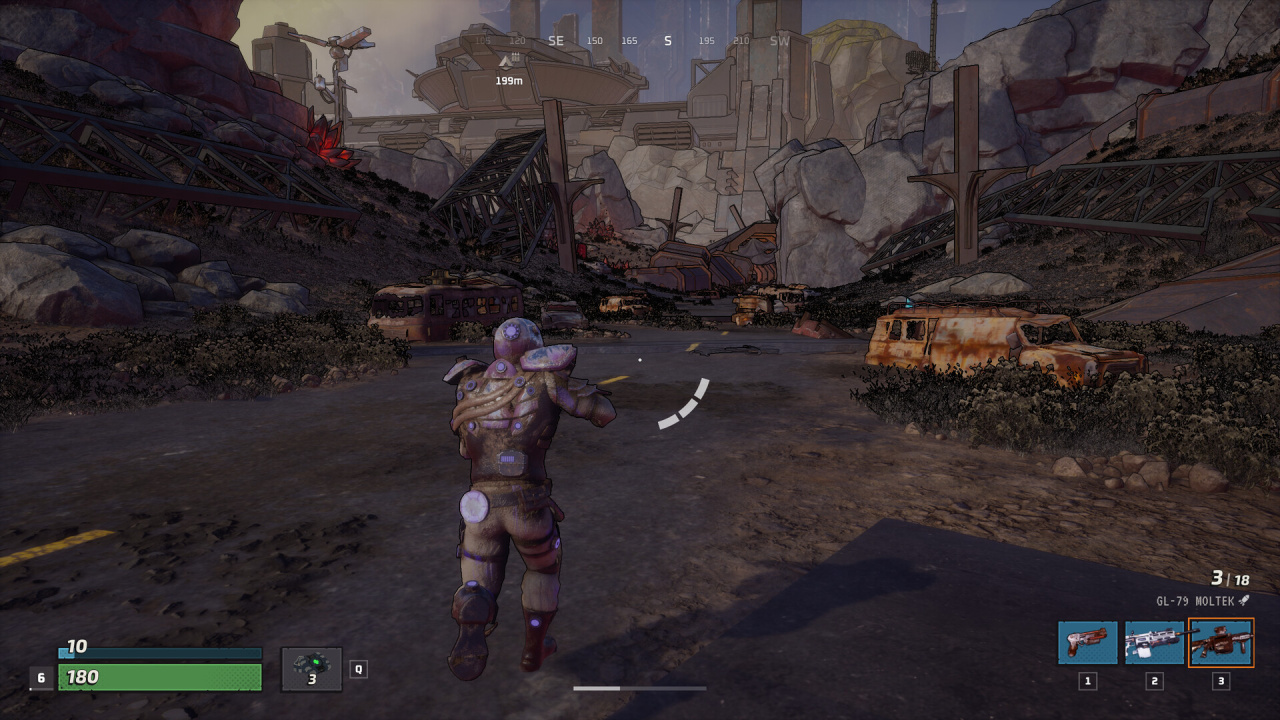This screenshot has height=720, width=1280.
Task: Select the pistol weapon slot
Action: [1088, 643]
